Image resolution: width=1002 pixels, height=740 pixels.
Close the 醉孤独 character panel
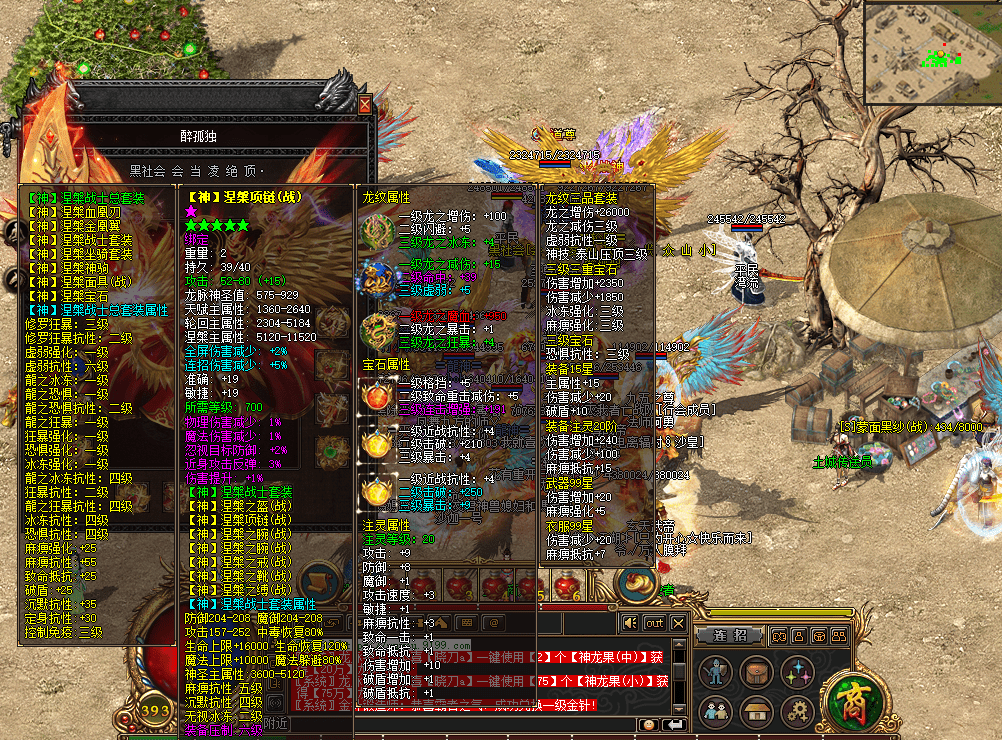coord(365,104)
